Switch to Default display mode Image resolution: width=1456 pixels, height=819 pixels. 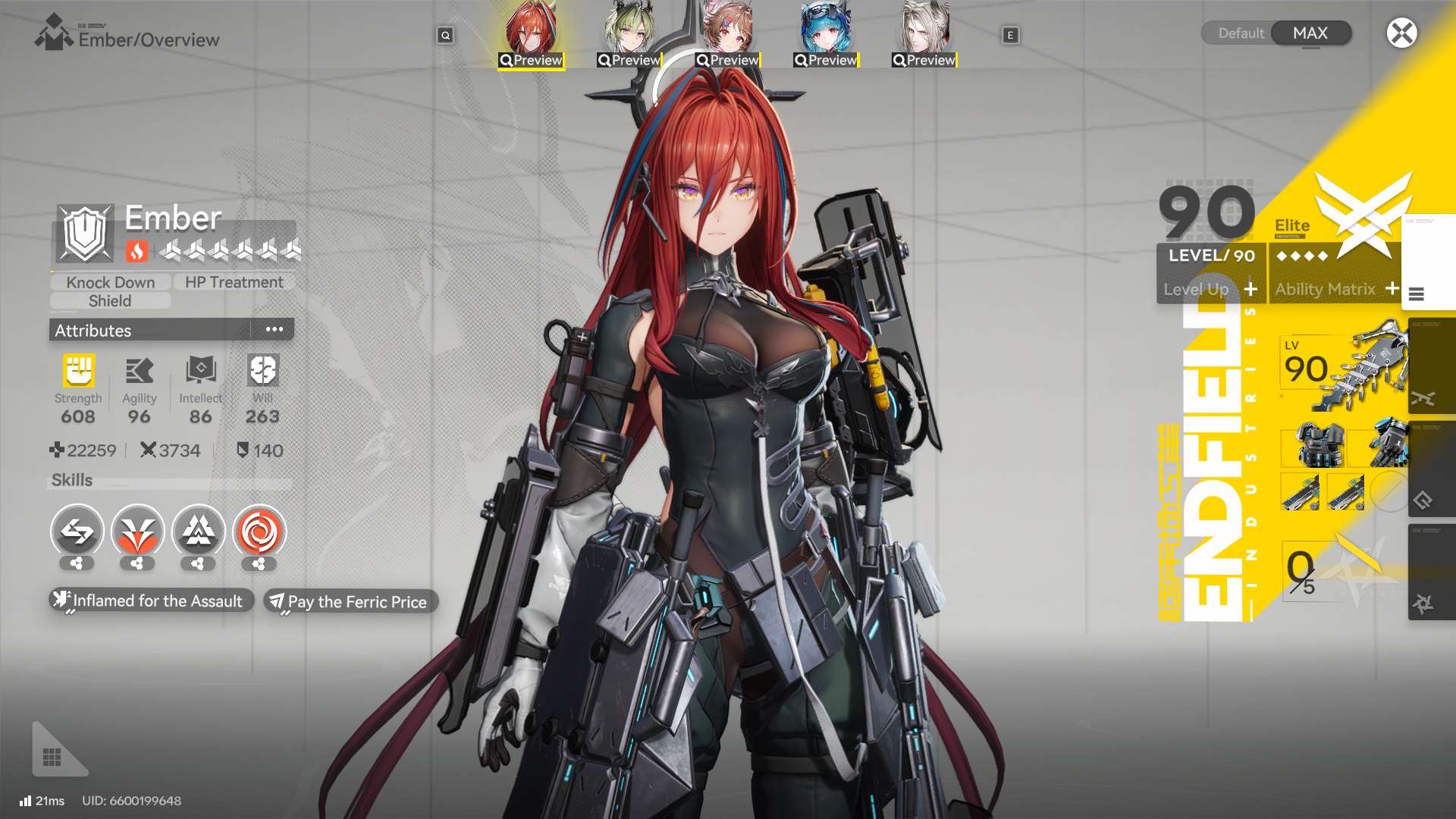(x=1241, y=33)
